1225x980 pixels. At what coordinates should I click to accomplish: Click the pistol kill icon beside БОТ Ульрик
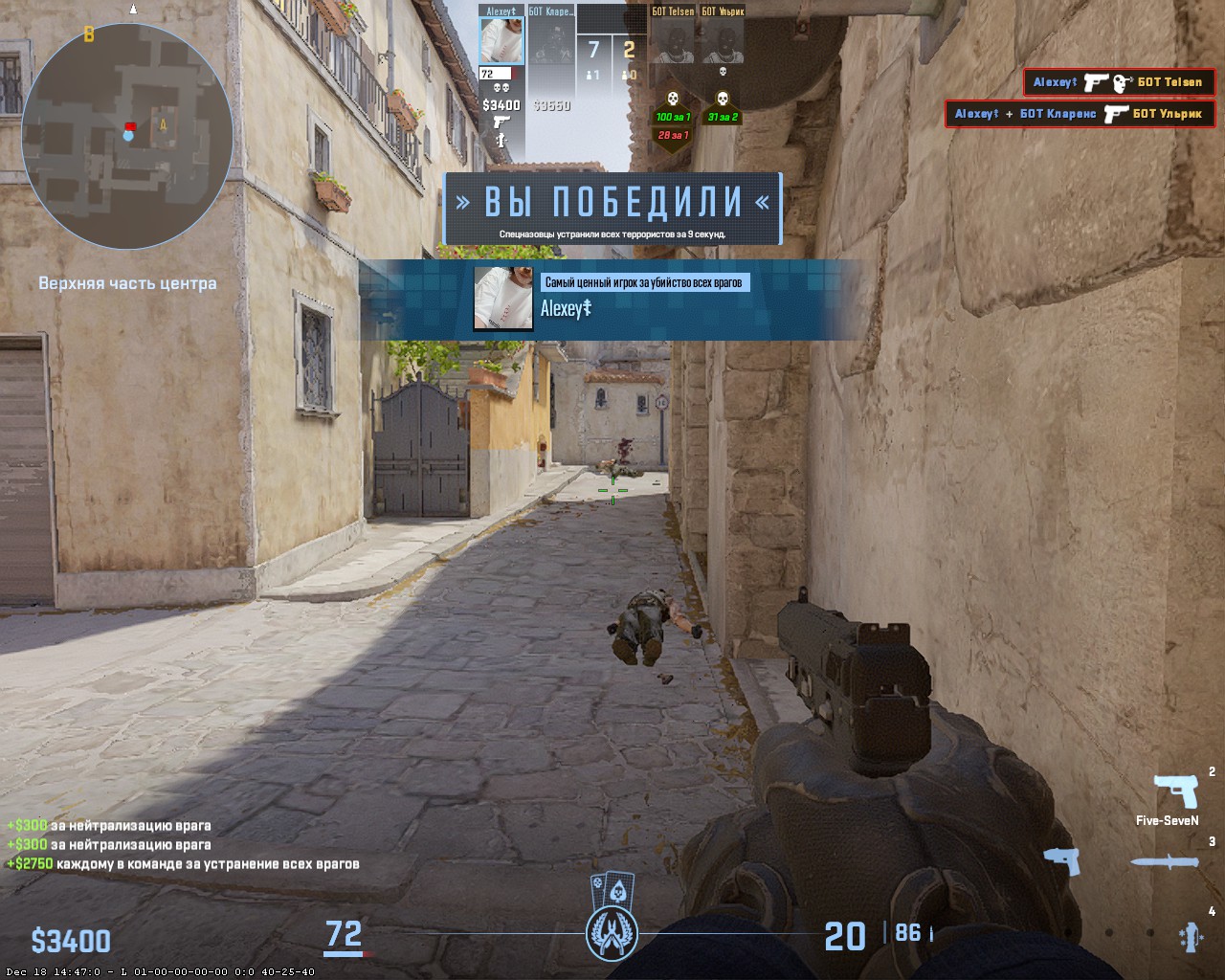coord(1117,114)
